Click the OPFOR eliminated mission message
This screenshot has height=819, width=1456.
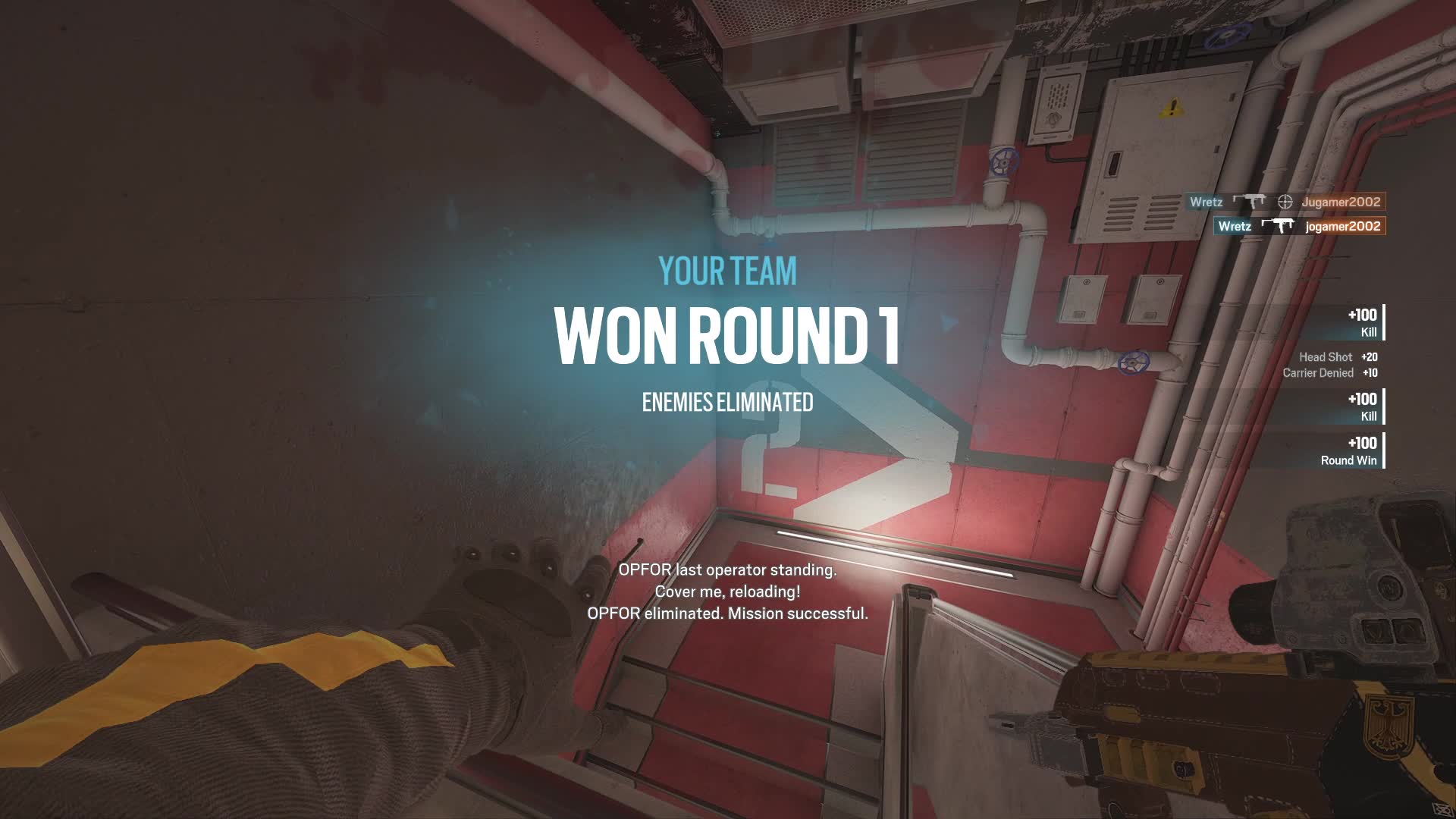pos(726,617)
